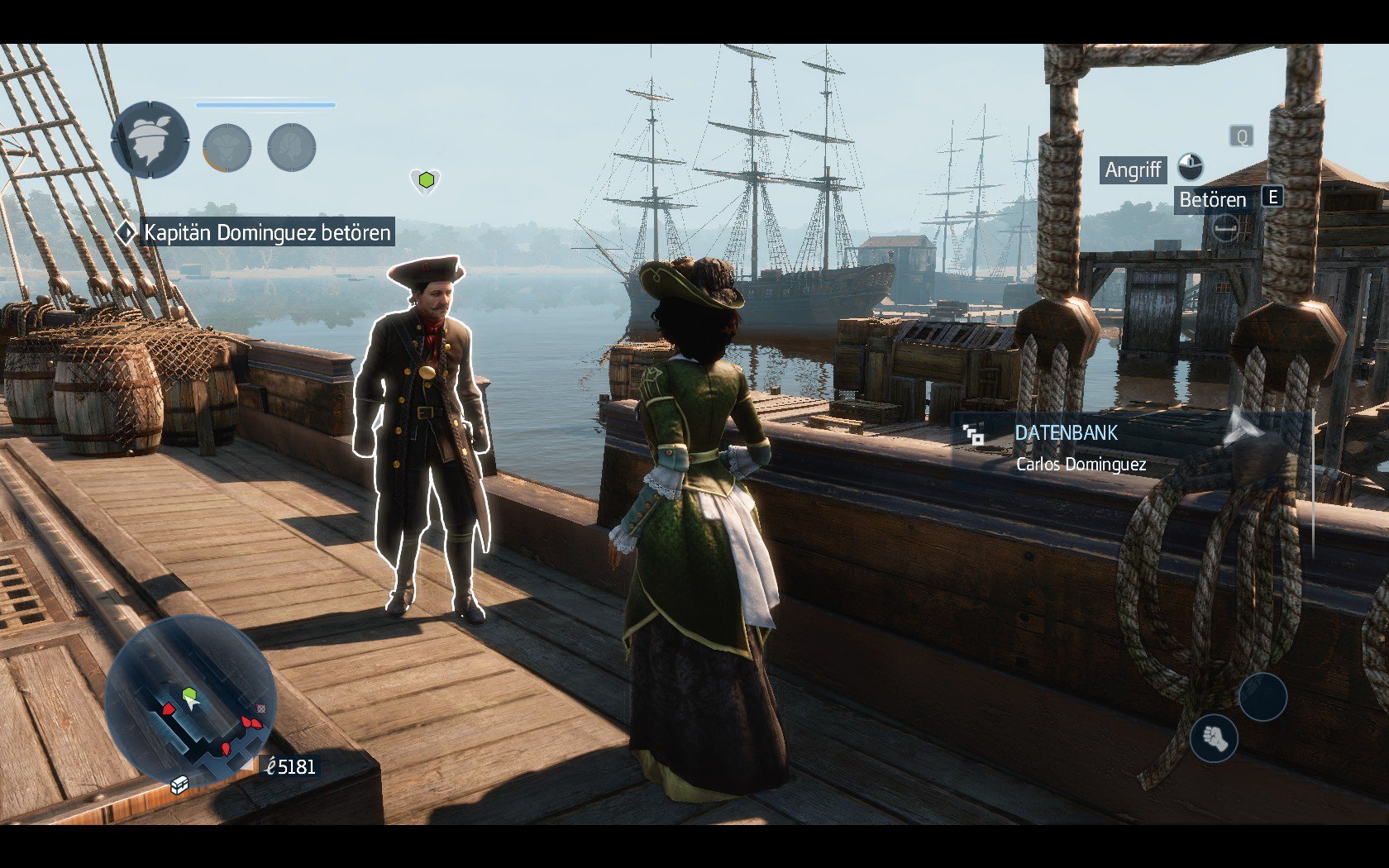Click the 'Kapitän Dominguez betören' objective tracker

266,232
